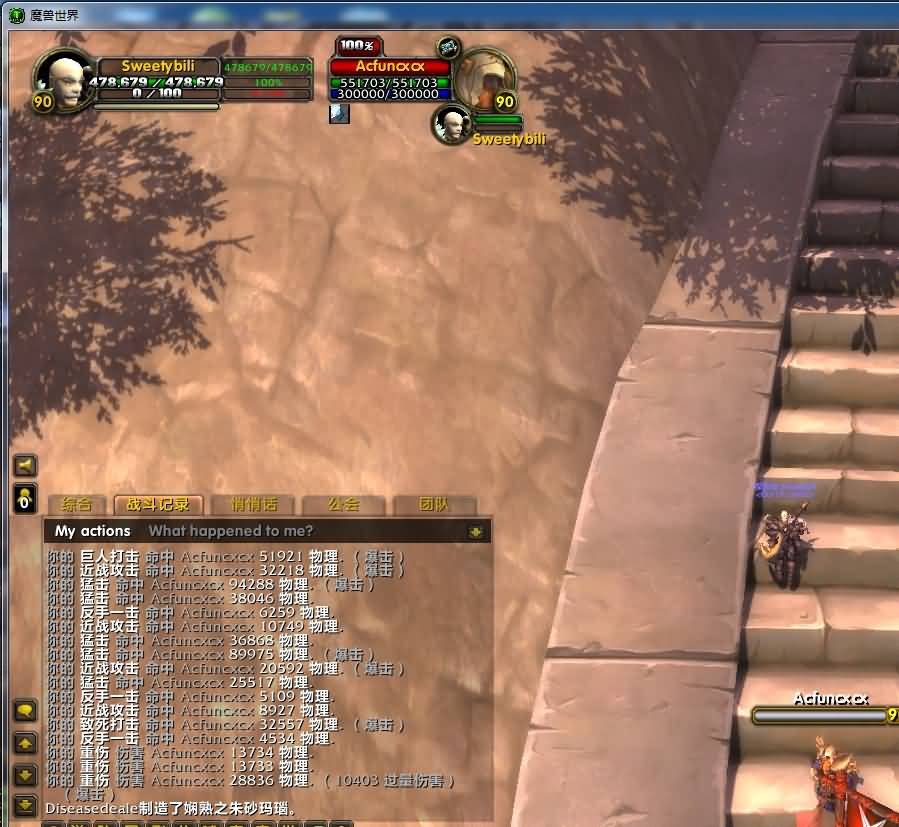Click the target-of-target Sweetybili small portrait

point(452,124)
